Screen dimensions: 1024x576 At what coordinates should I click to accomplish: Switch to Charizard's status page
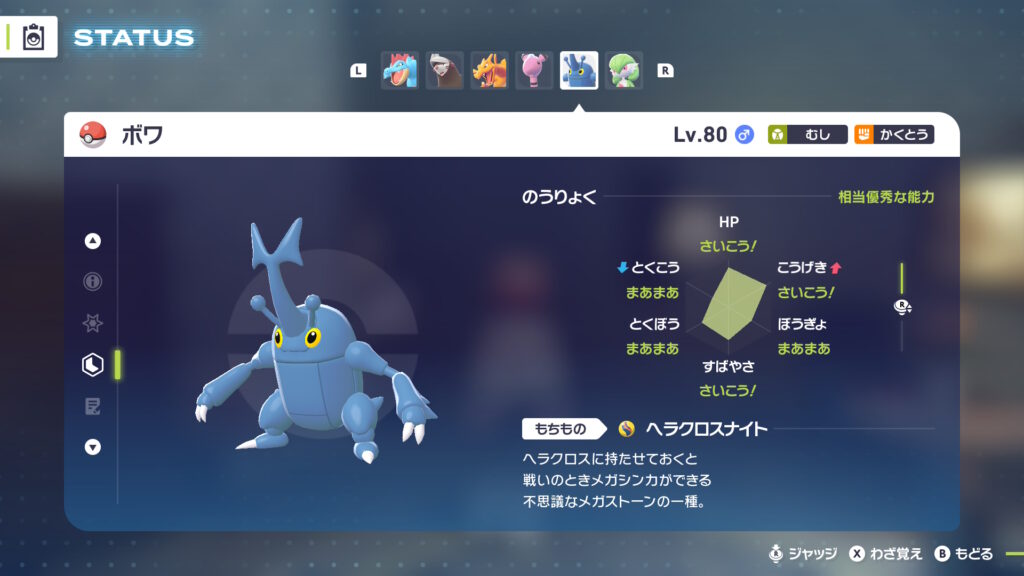coord(489,70)
